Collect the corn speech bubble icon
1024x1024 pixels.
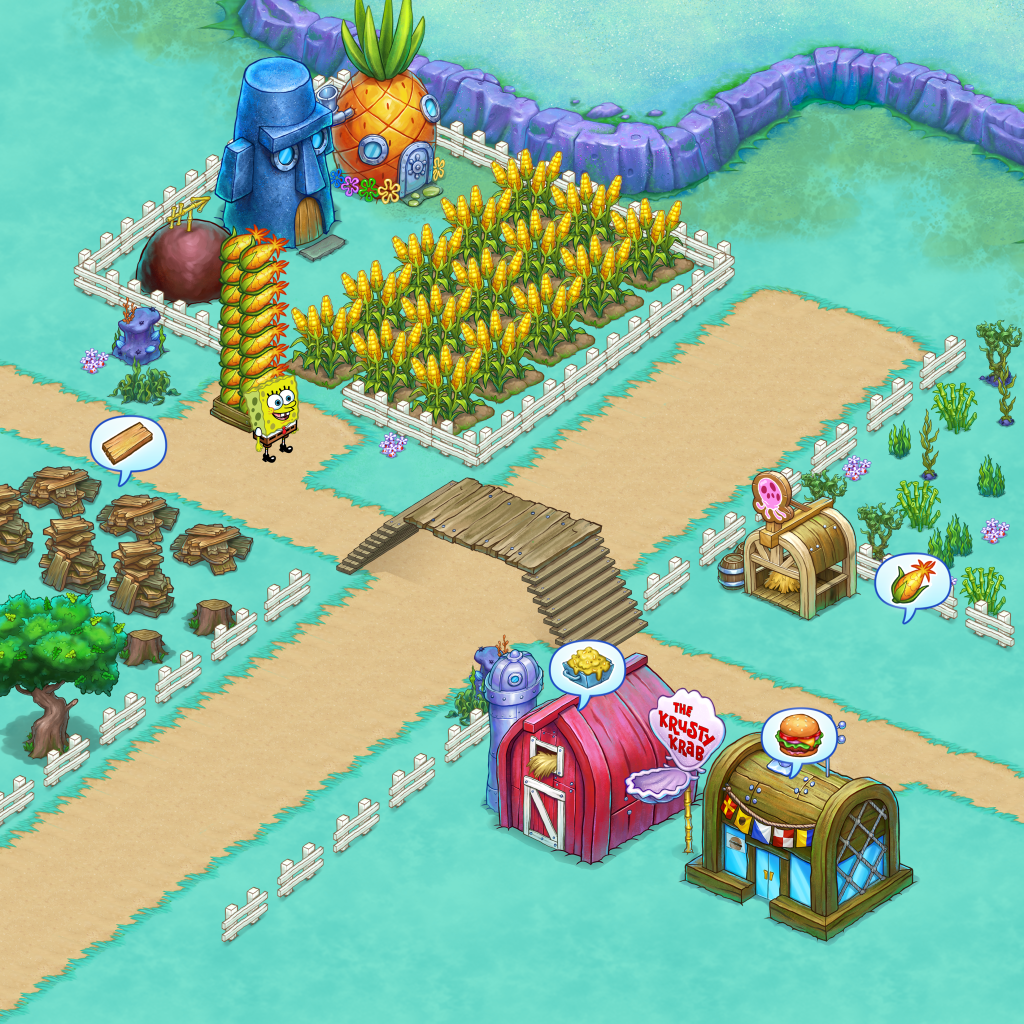(x=912, y=581)
